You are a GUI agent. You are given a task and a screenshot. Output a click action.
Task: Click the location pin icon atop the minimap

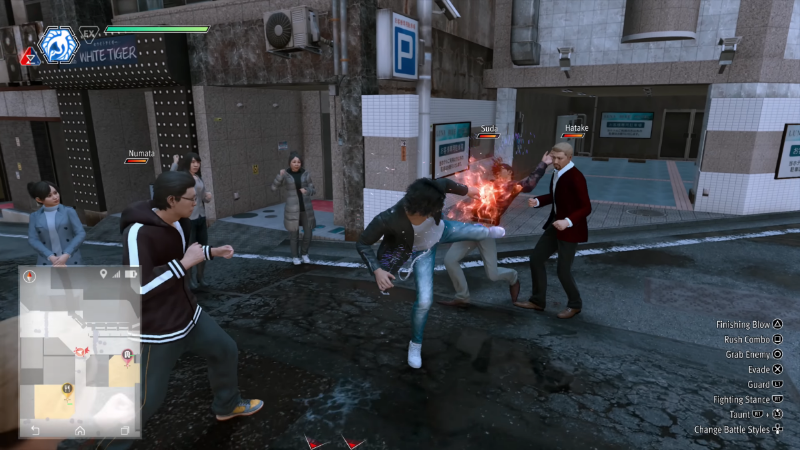click(x=103, y=273)
